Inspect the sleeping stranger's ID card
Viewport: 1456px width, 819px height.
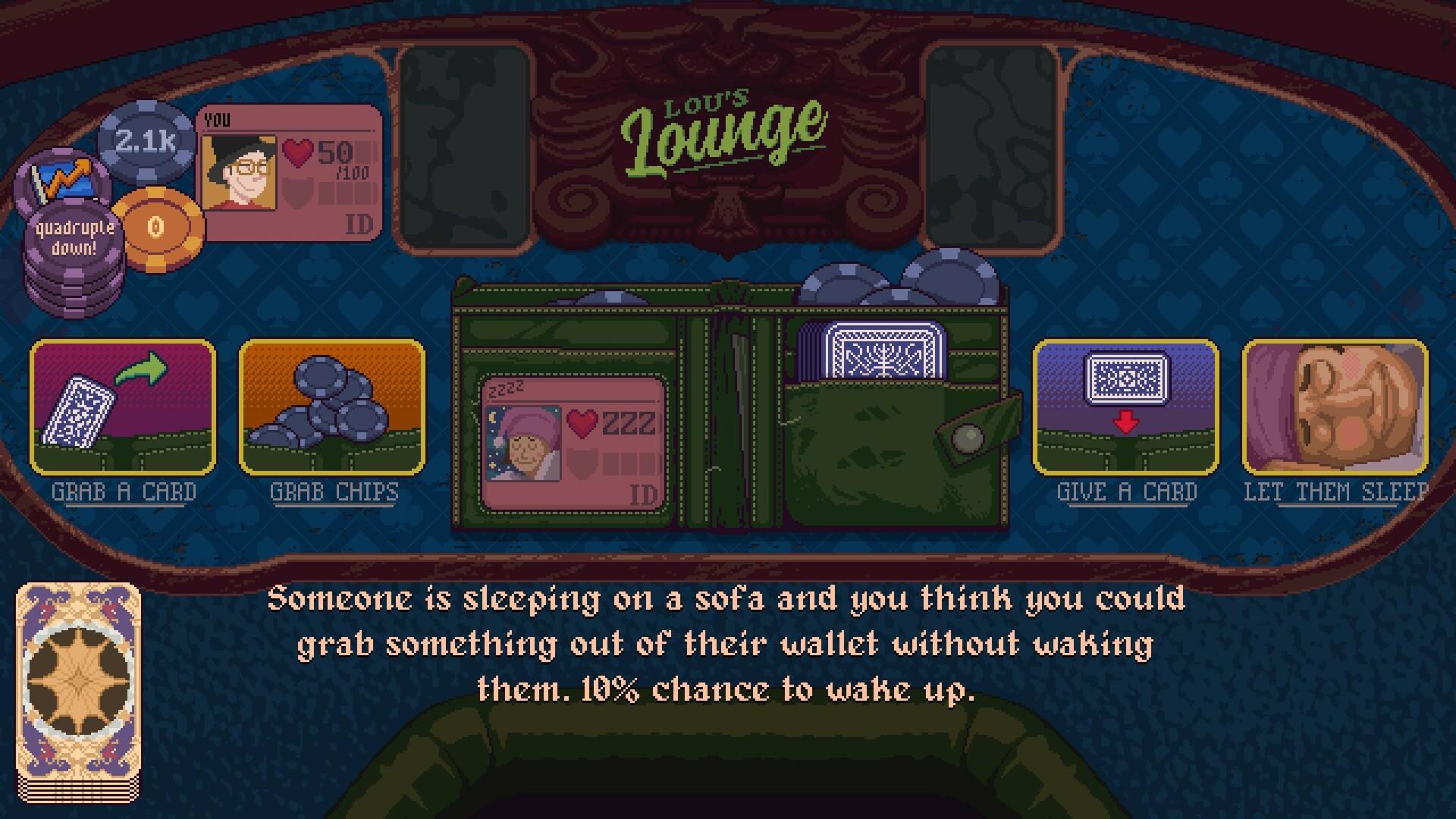(x=574, y=443)
